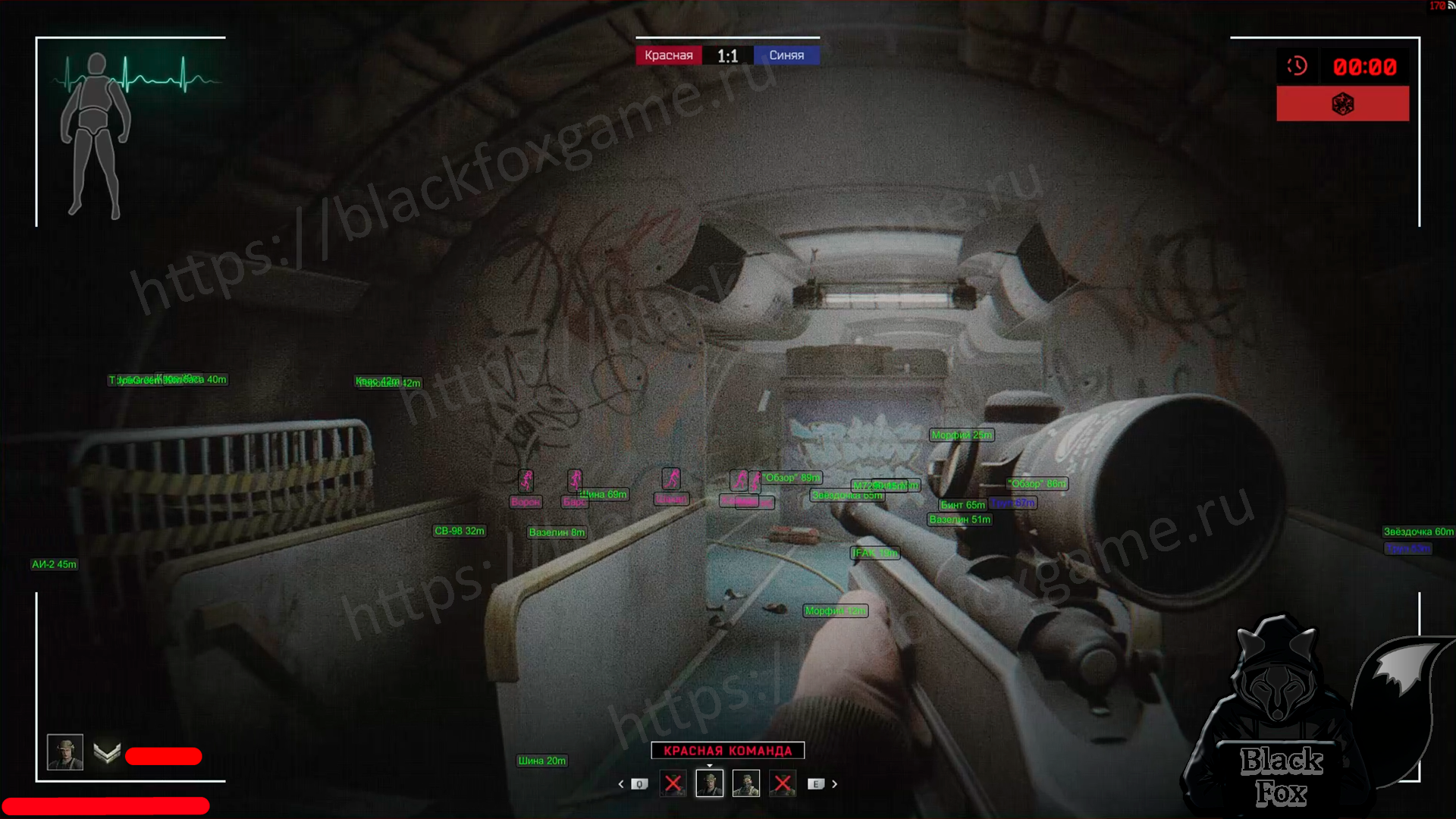1456x819 pixels.
Task: Switch to the next spectated player arrow
Action: point(835,784)
